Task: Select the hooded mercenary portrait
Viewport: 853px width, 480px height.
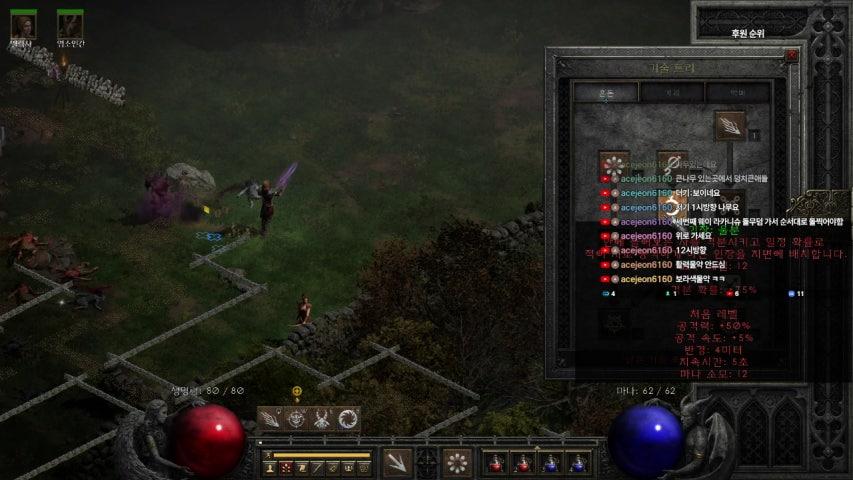Action: (x=22, y=23)
